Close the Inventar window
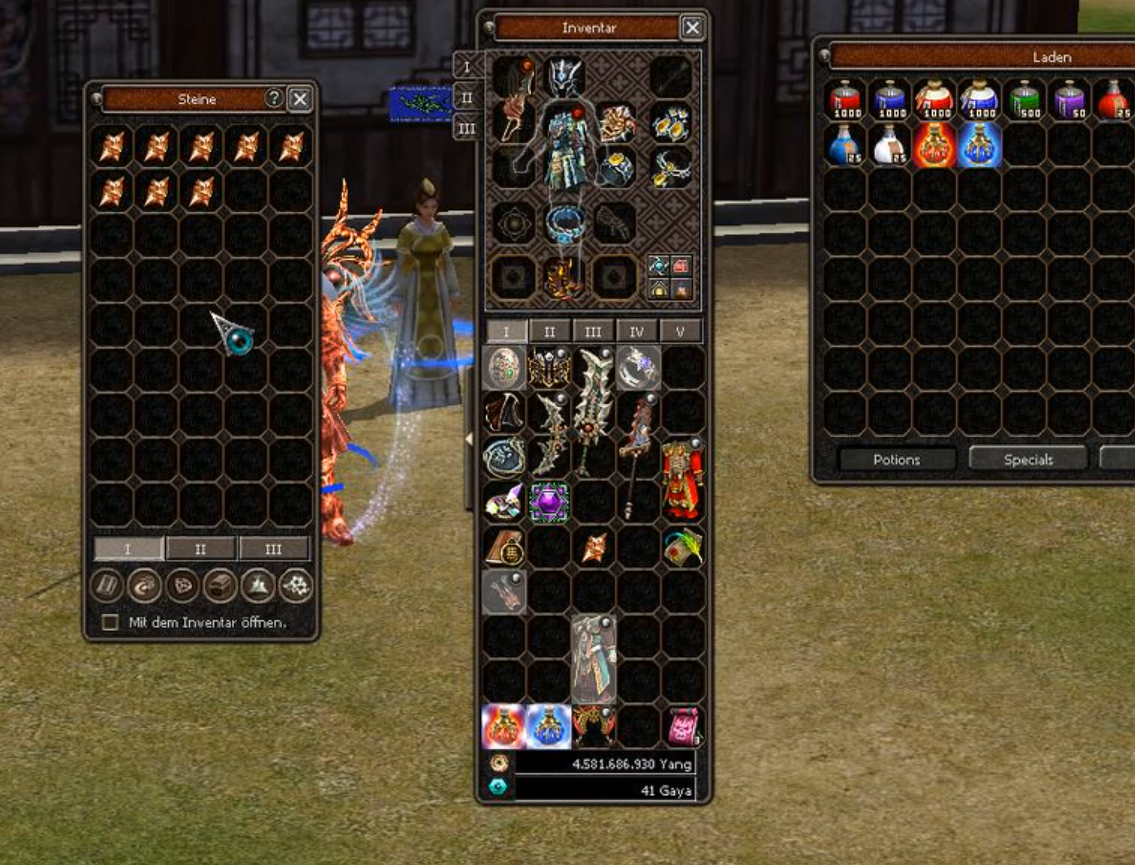Image resolution: width=1135 pixels, height=865 pixels. pyautogui.click(x=692, y=27)
